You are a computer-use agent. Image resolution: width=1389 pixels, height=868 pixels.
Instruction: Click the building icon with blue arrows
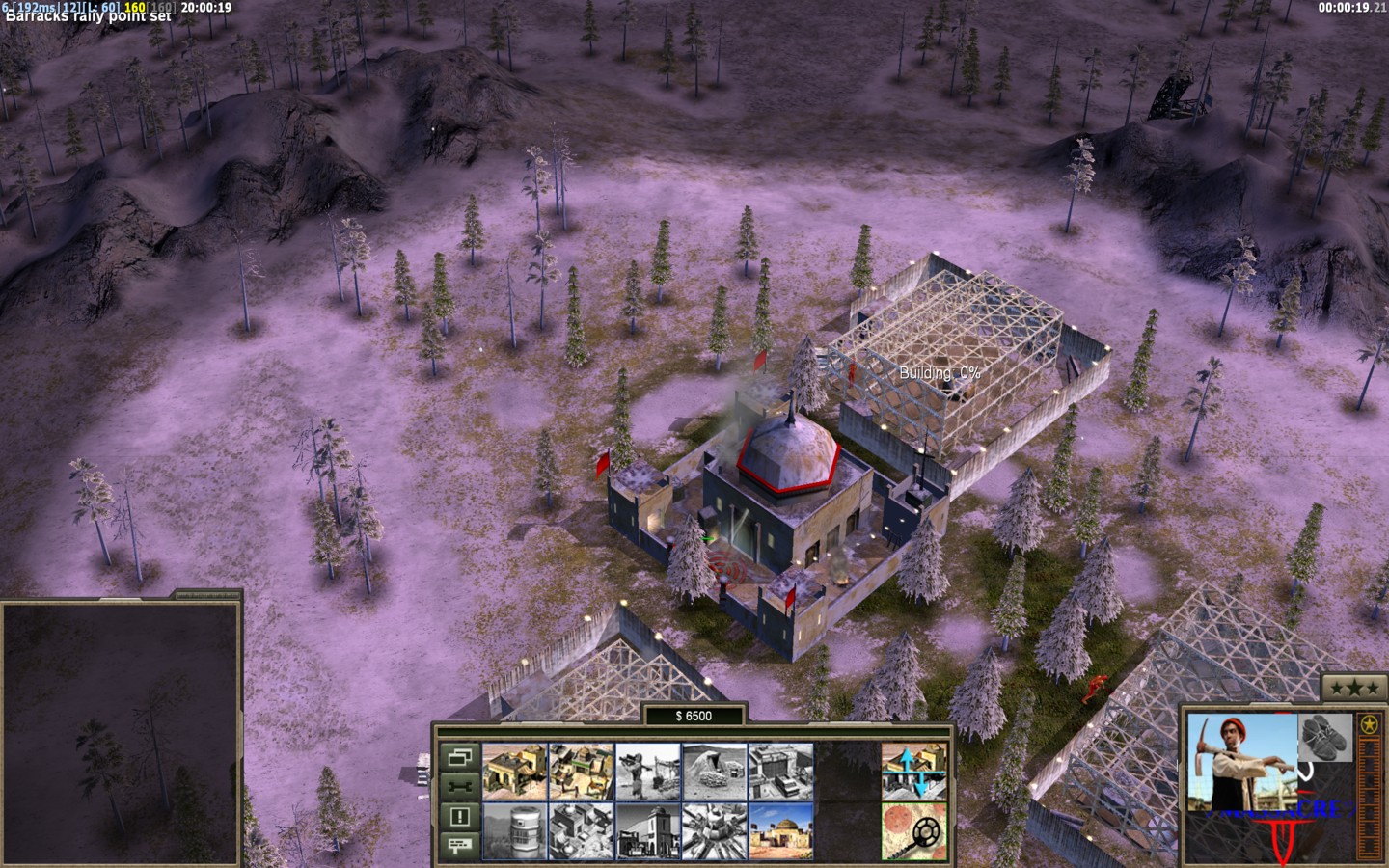pyautogui.click(x=913, y=770)
